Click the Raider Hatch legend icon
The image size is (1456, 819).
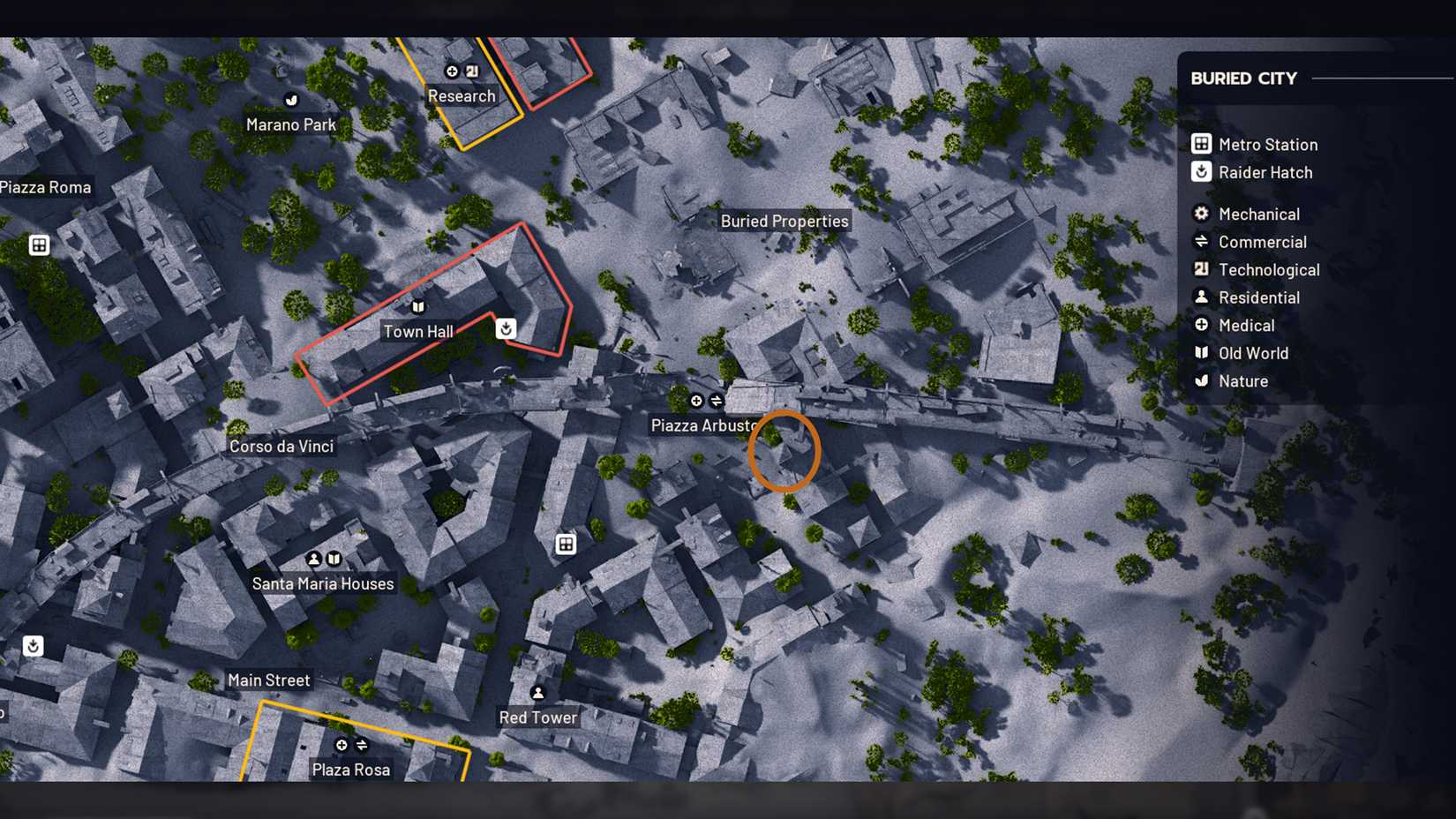pos(1200,172)
